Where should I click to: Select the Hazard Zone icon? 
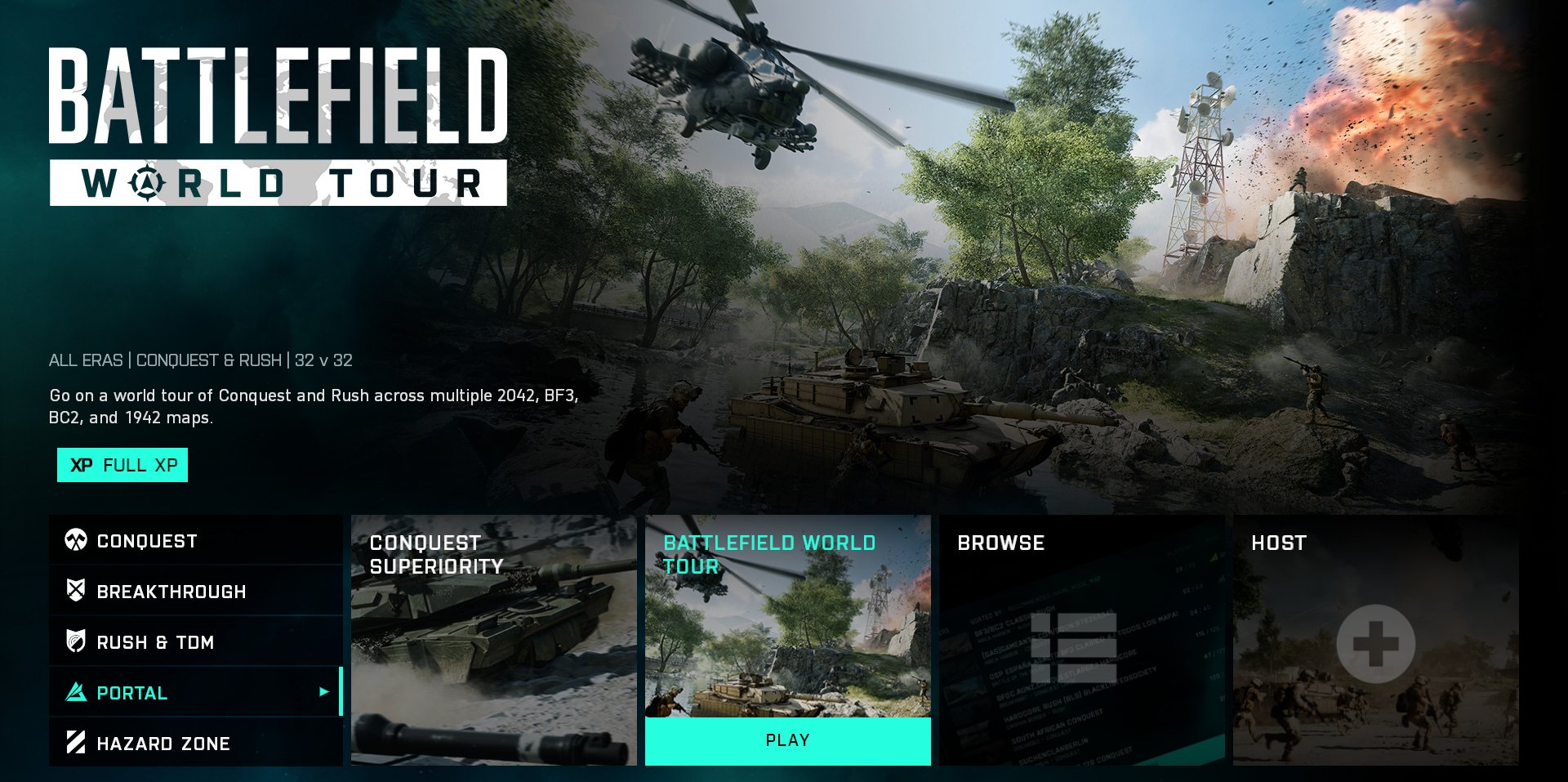pyautogui.click(x=78, y=743)
